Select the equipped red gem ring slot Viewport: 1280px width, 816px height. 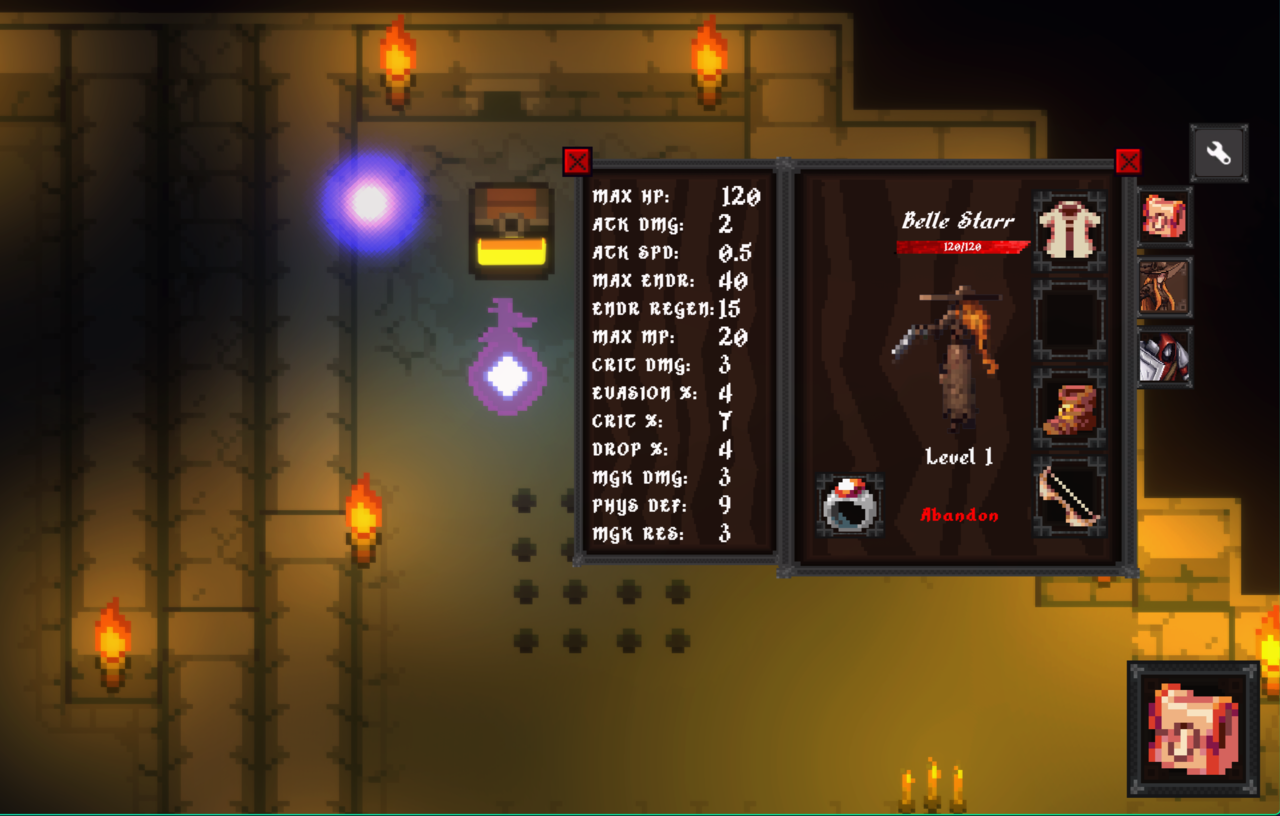click(849, 505)
